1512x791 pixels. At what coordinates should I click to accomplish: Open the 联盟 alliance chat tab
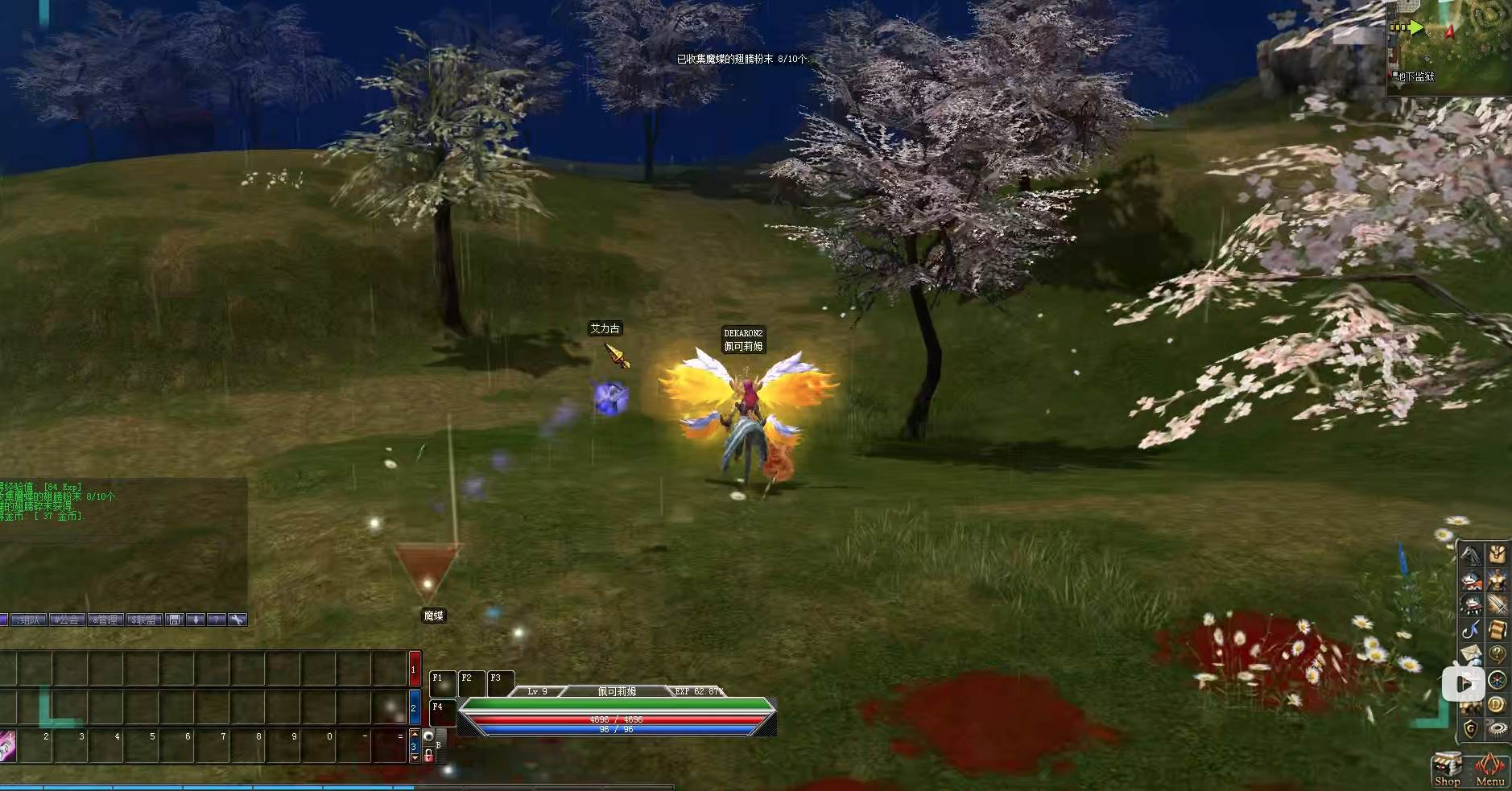point(145,620)
